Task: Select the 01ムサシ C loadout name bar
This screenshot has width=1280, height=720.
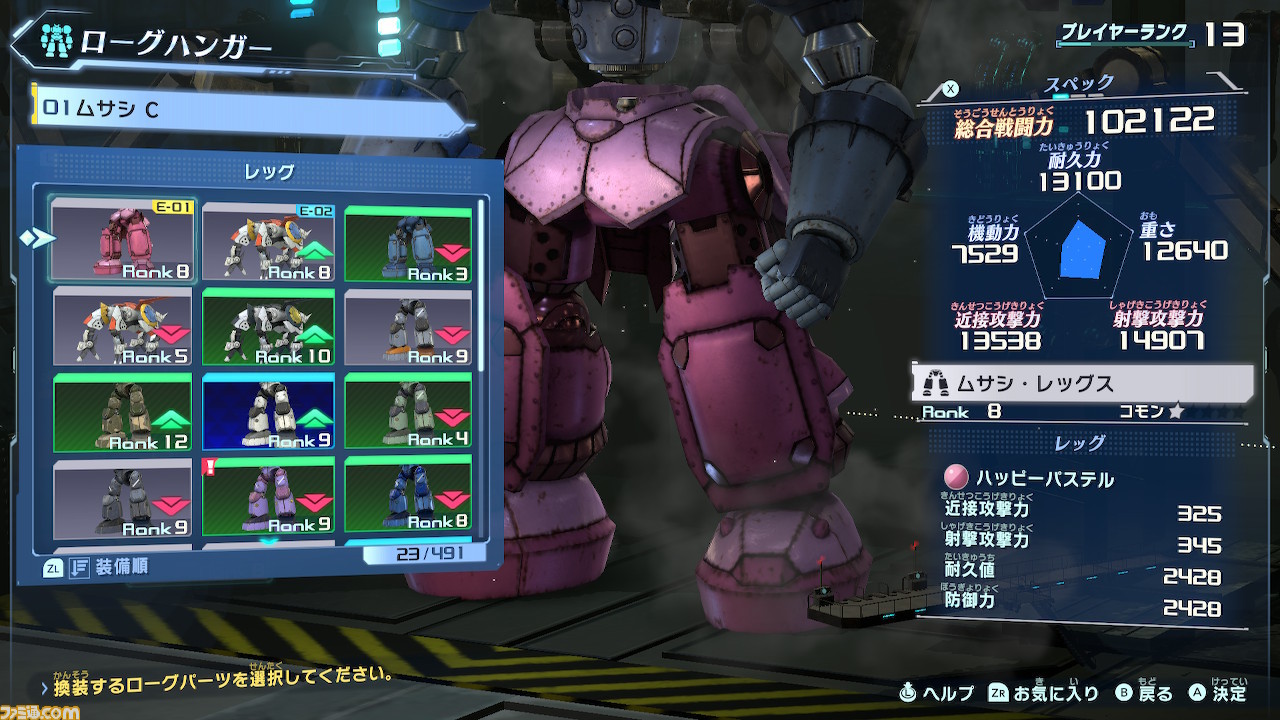Action: click(250, 108)
